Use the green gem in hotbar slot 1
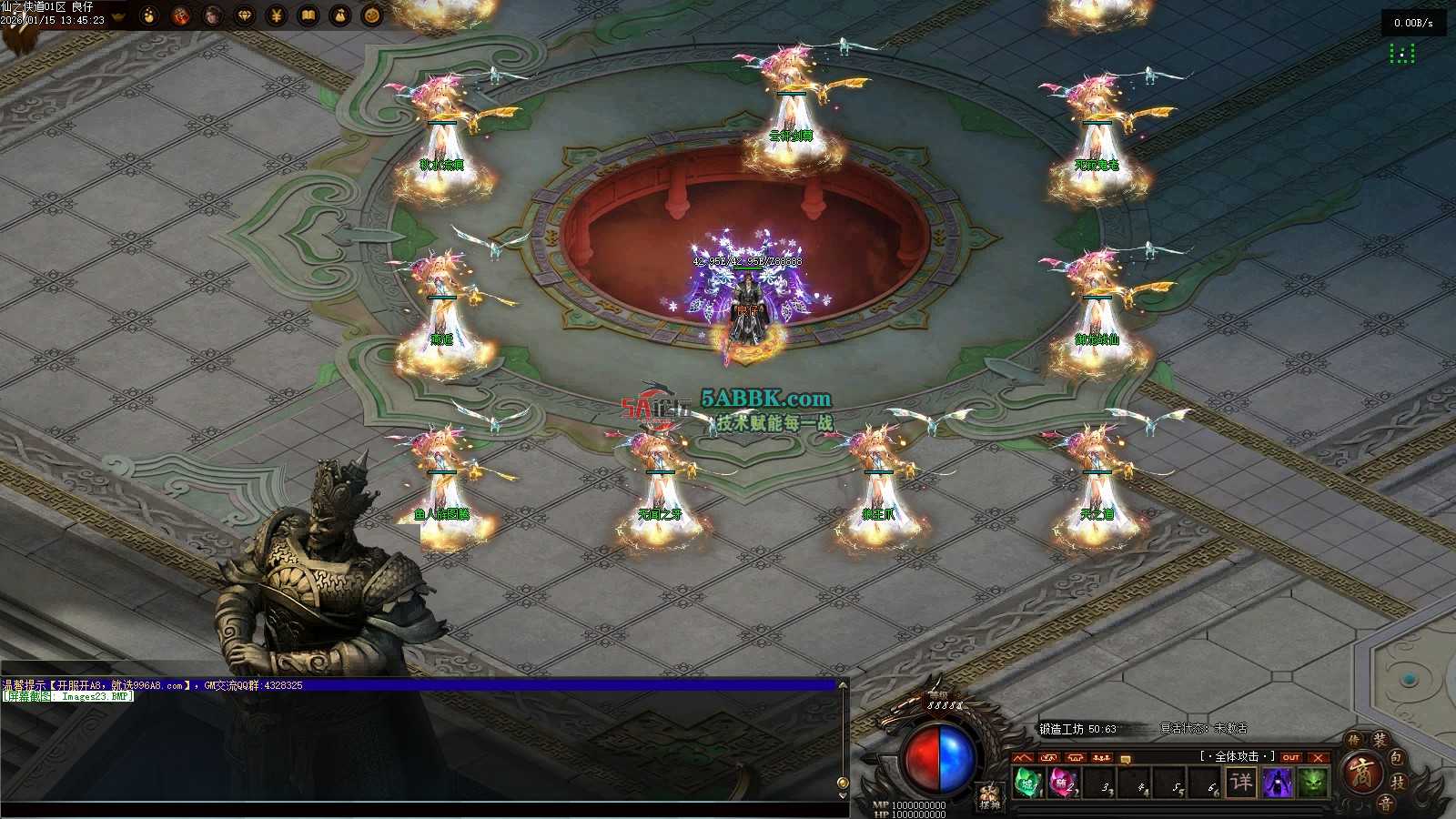 tap(1027, 782)
